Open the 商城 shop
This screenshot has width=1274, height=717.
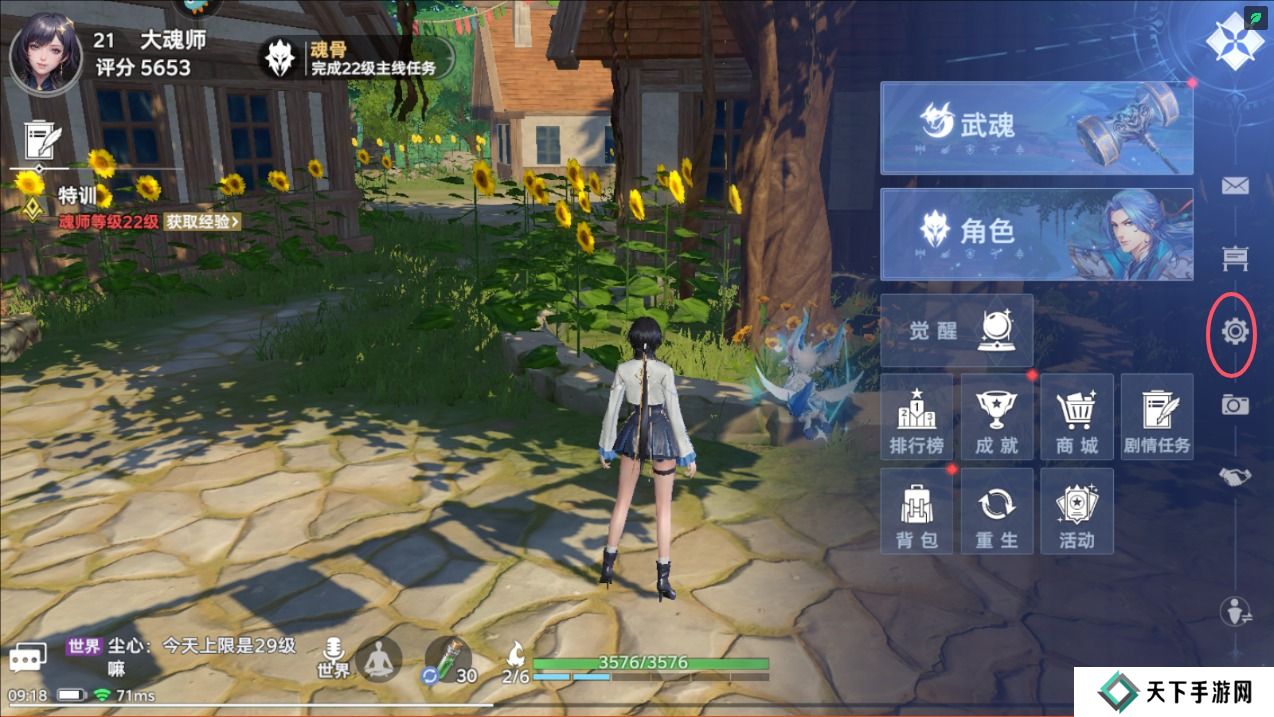click(x=1076, y=417)
